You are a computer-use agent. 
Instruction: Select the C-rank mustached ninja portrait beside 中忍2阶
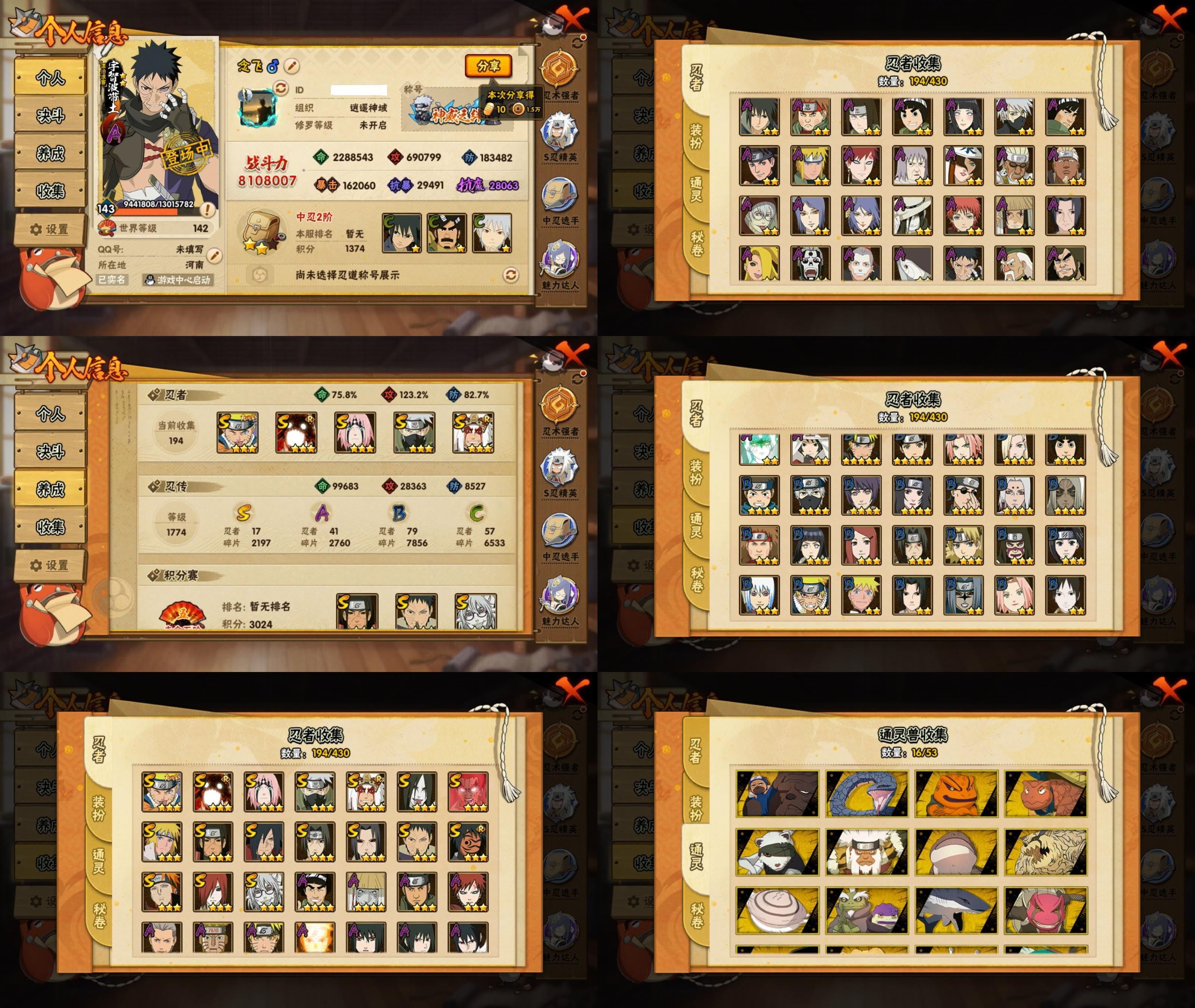(x=447, y=233)
